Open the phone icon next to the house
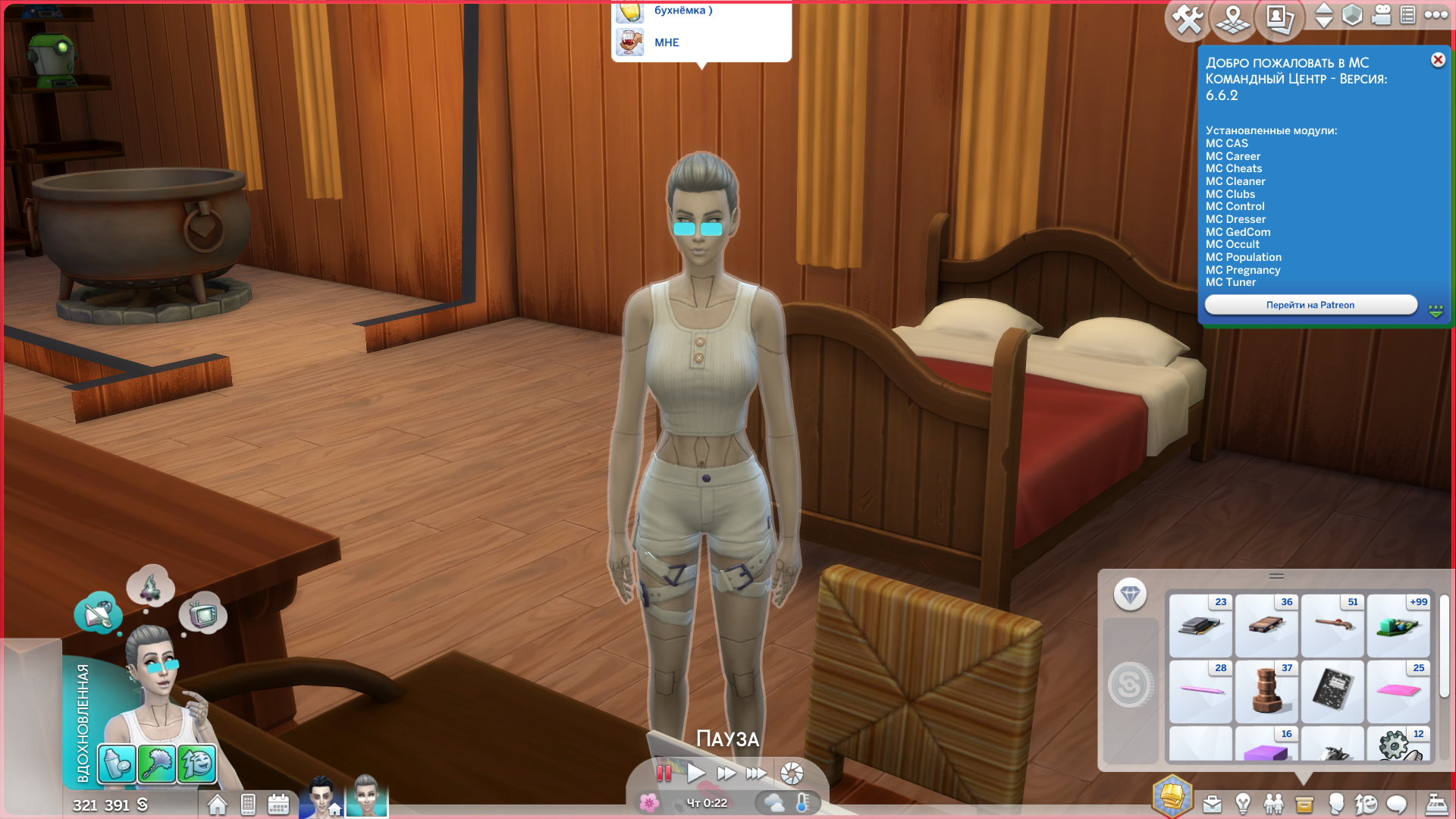The height and width of the screenshot is (819, 1456). tap(248, 805)
